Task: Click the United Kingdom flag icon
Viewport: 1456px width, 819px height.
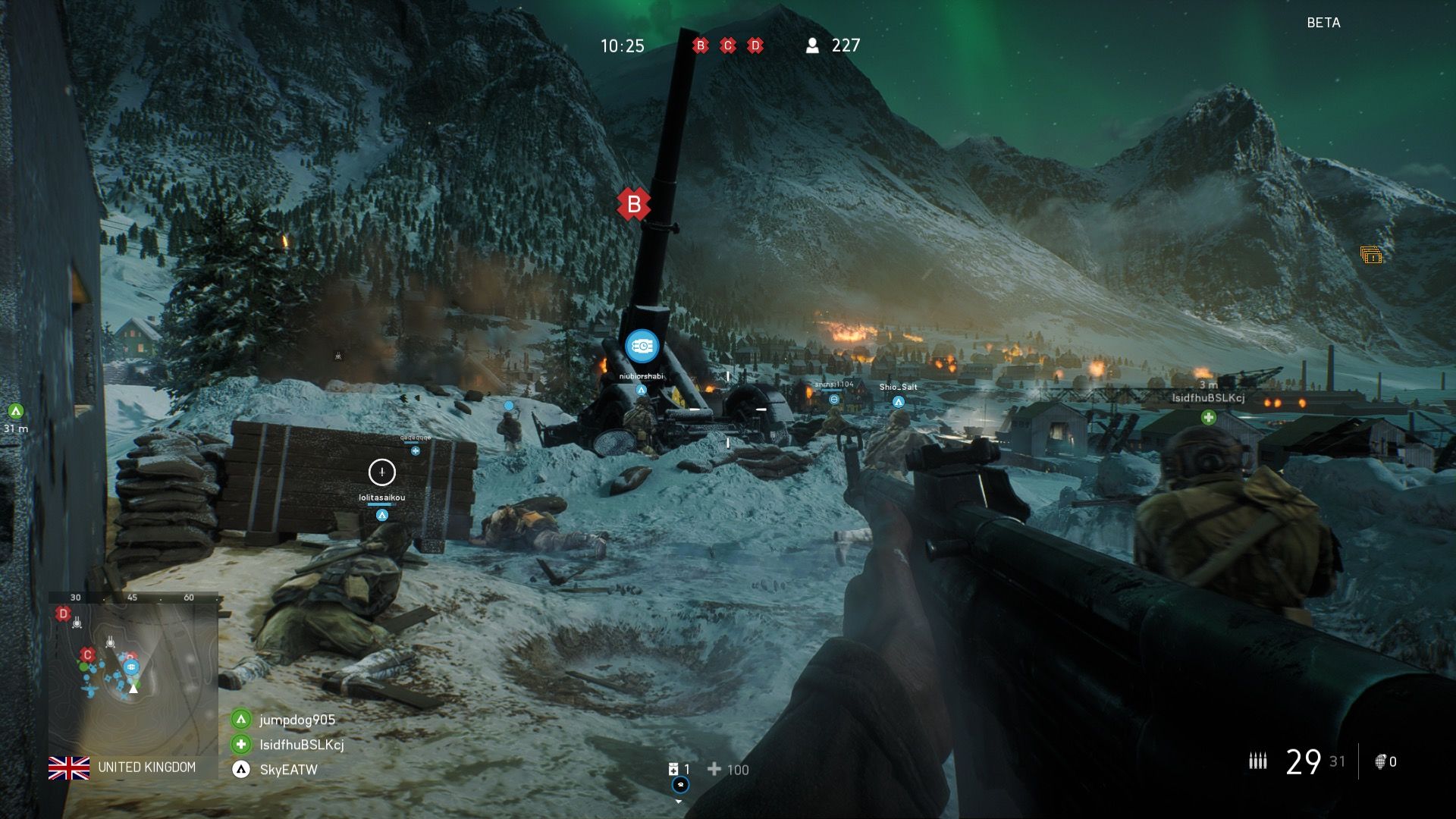Action: (69, 768)
